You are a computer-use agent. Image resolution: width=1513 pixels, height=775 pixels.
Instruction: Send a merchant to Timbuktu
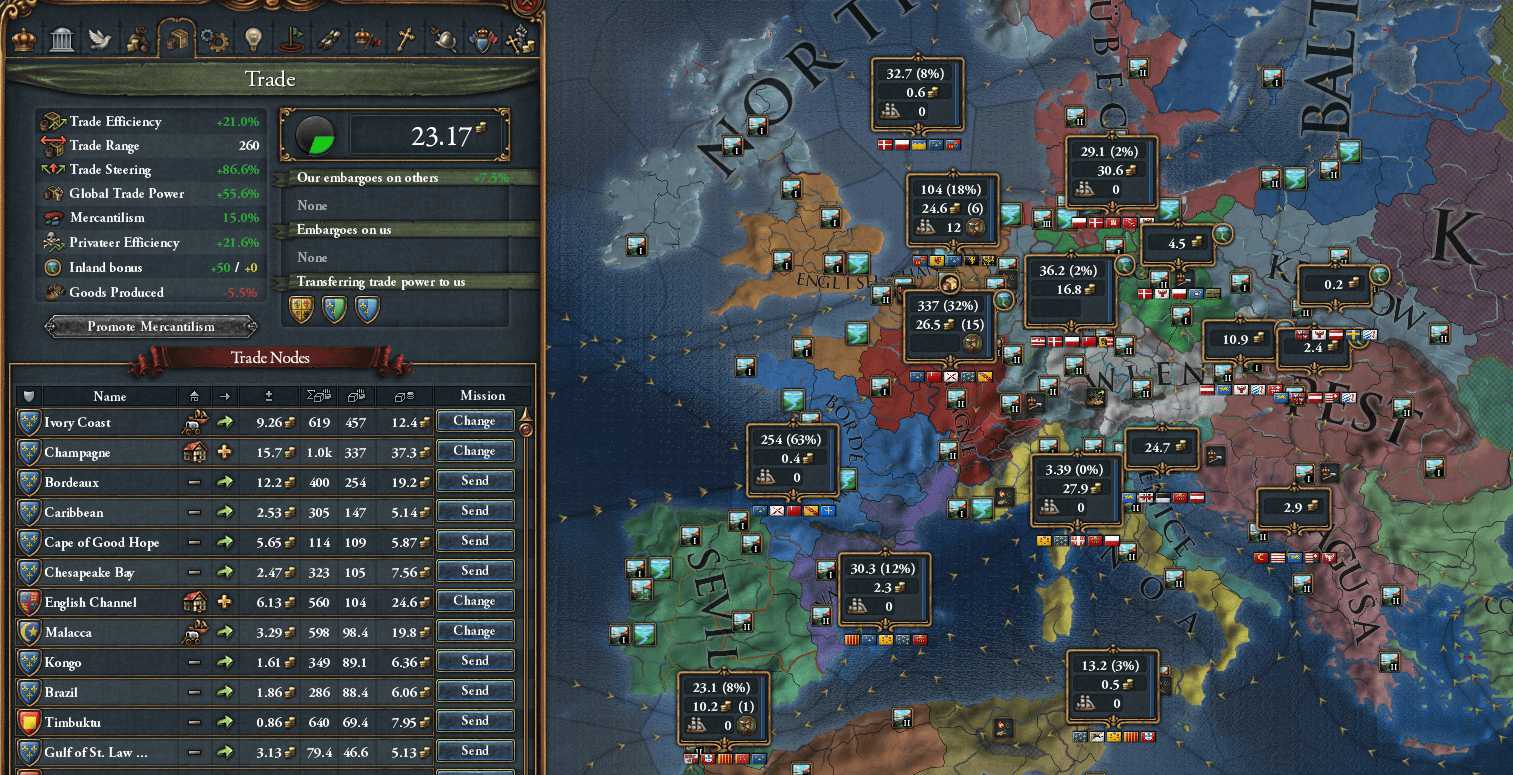pos(475,721)
